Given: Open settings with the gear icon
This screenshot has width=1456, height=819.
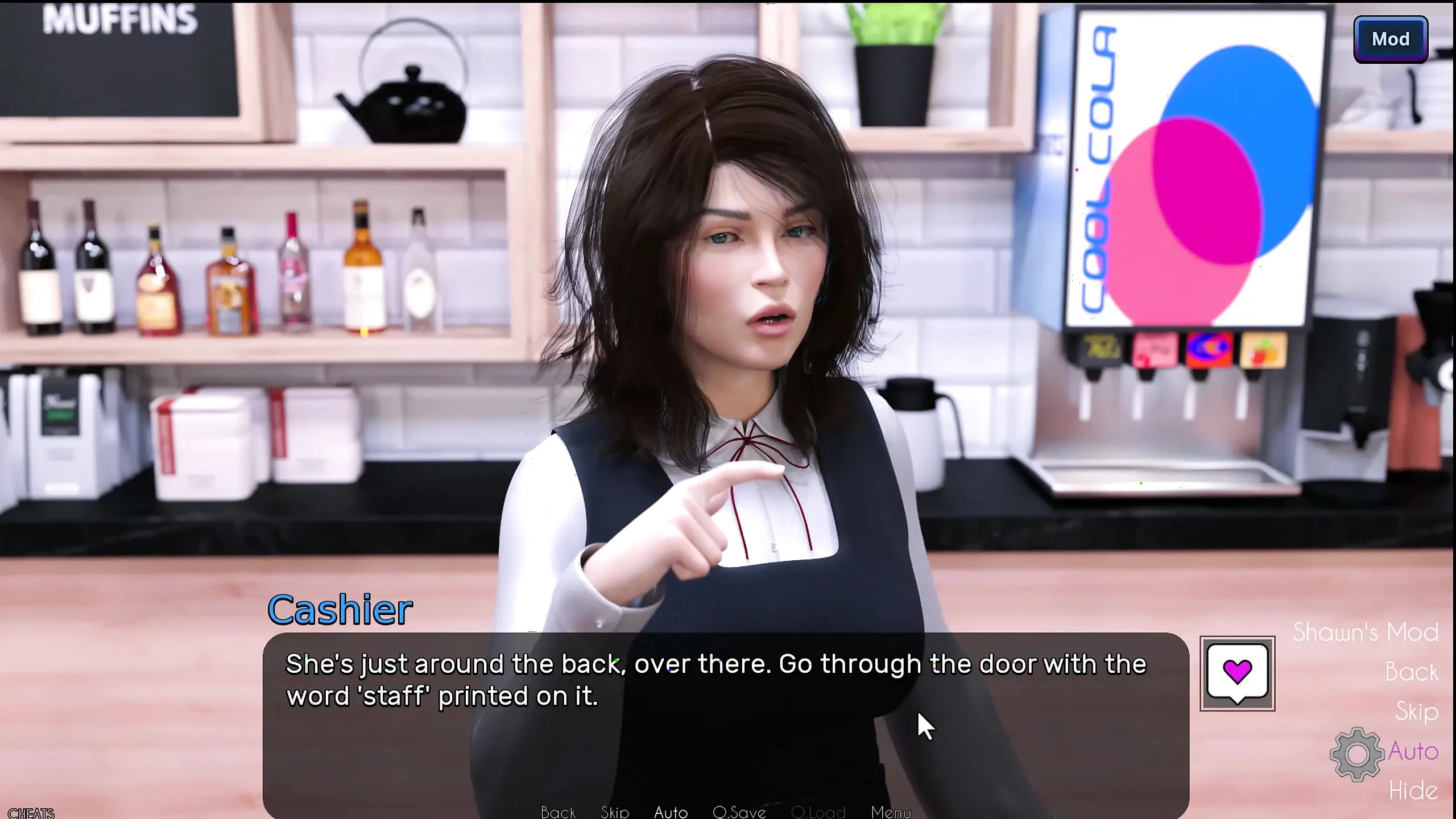Looking at the screenshot, I should [x=1356, y=754].
